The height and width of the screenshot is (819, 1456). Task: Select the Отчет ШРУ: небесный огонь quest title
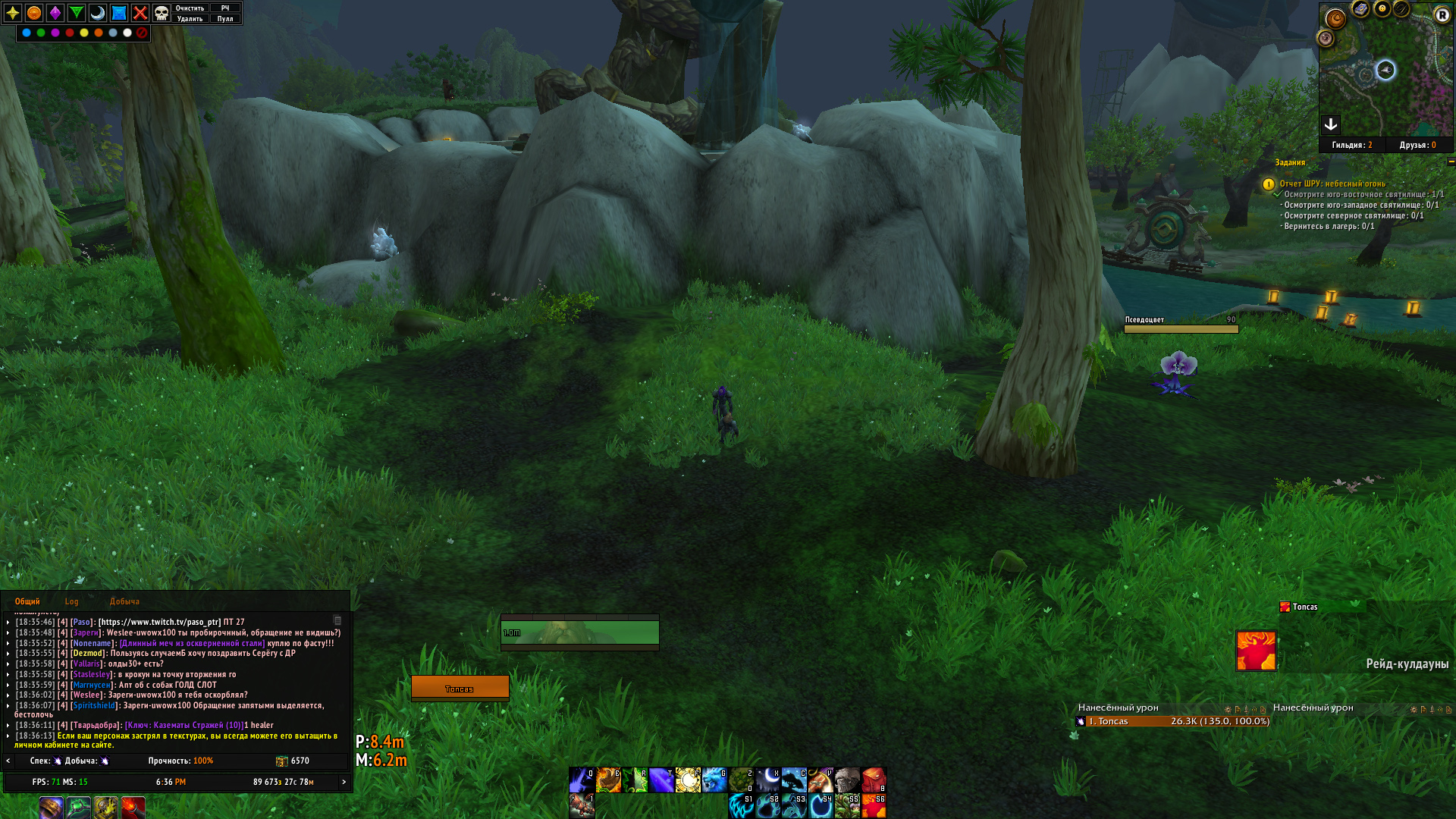coord(1332,184)
